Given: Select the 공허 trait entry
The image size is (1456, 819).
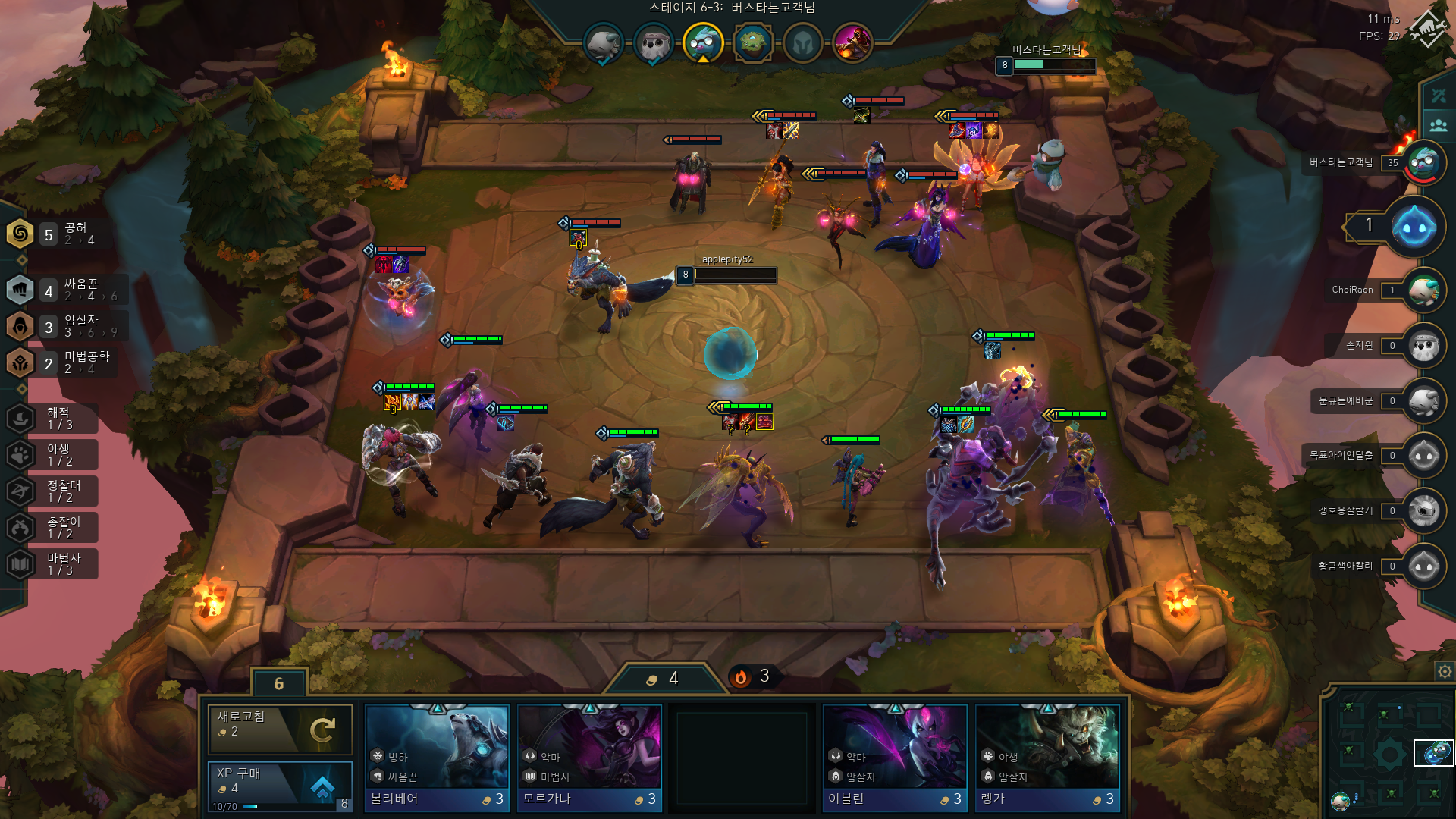Looking at the screenshot, I should 53,234.
